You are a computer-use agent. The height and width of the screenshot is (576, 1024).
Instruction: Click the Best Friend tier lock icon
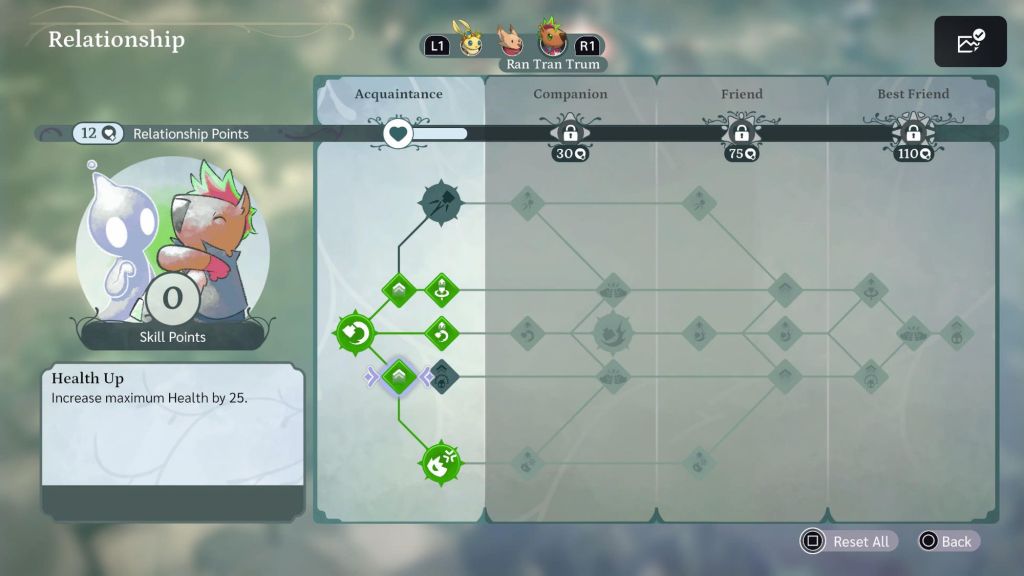pos(913,133)
